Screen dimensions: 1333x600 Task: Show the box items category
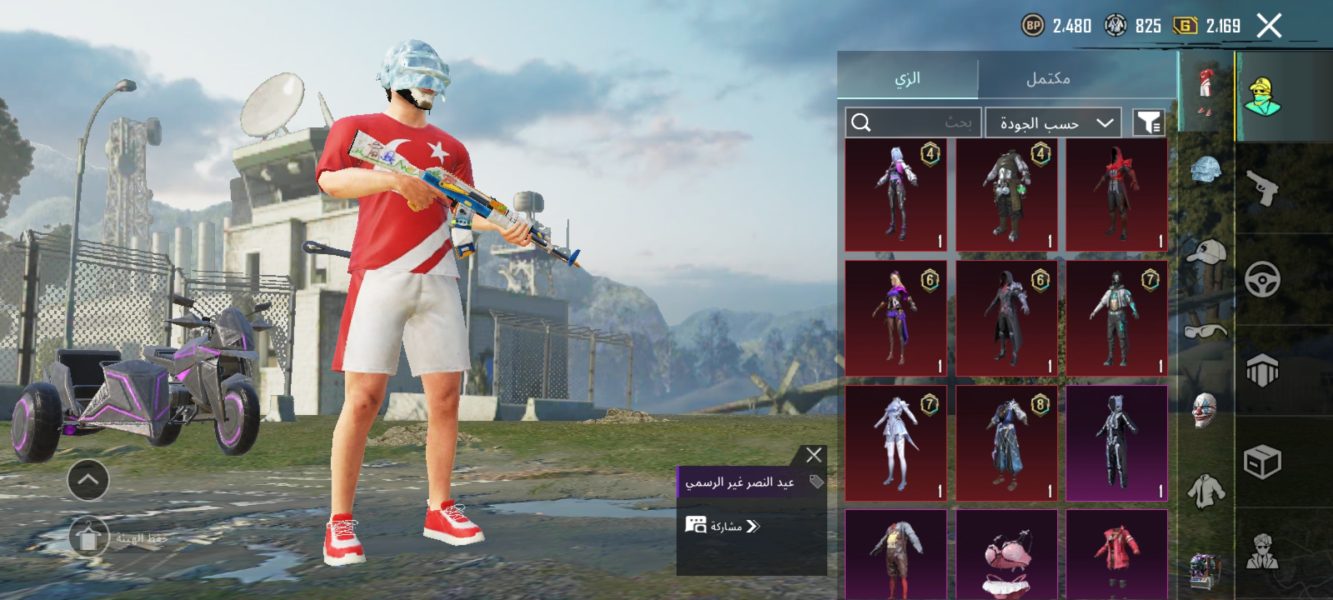click(x=1263, y=462)
